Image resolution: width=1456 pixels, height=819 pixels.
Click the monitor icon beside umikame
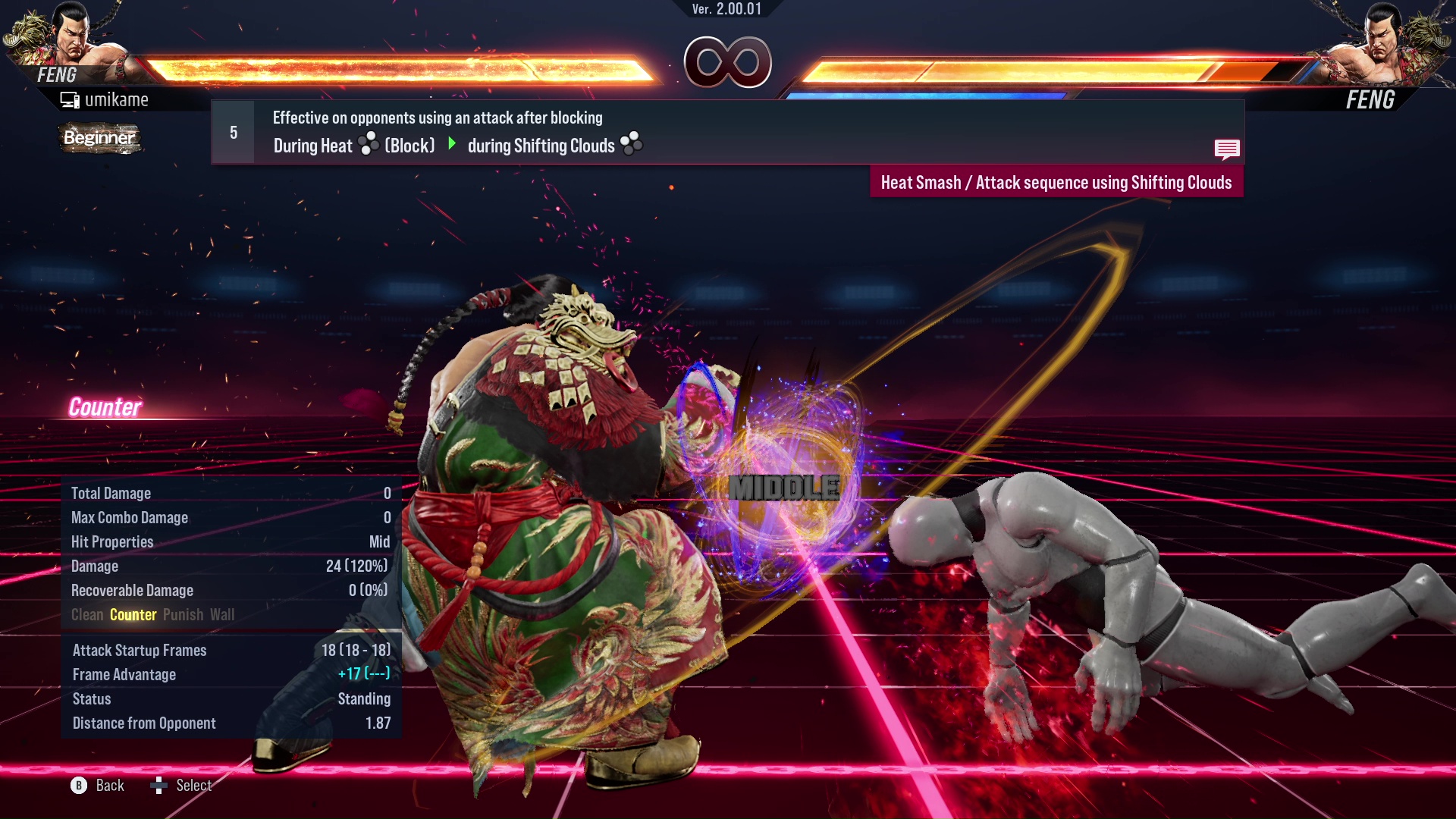coord(71,99)
